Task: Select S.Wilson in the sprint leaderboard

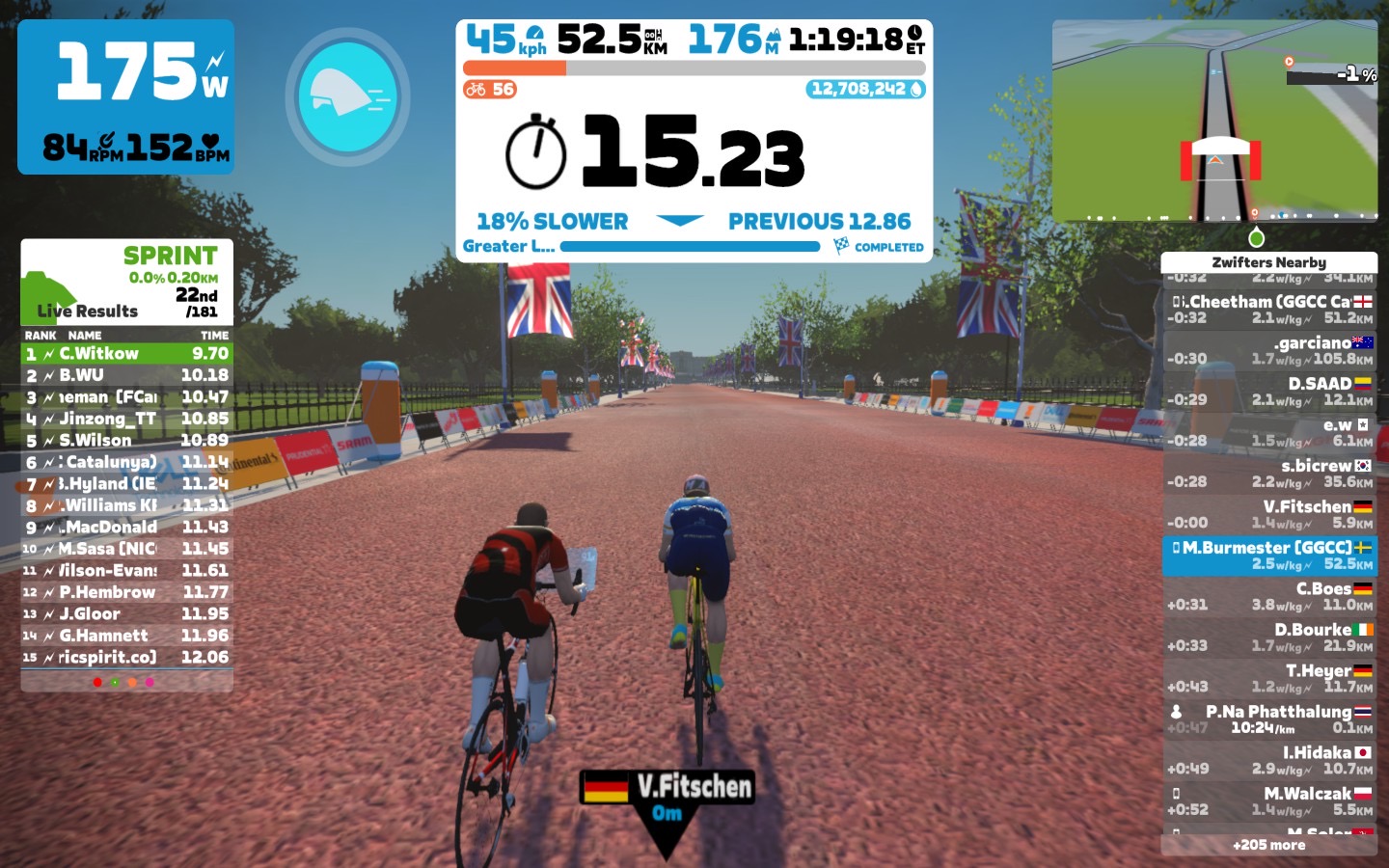Action: tap(126, 441)
